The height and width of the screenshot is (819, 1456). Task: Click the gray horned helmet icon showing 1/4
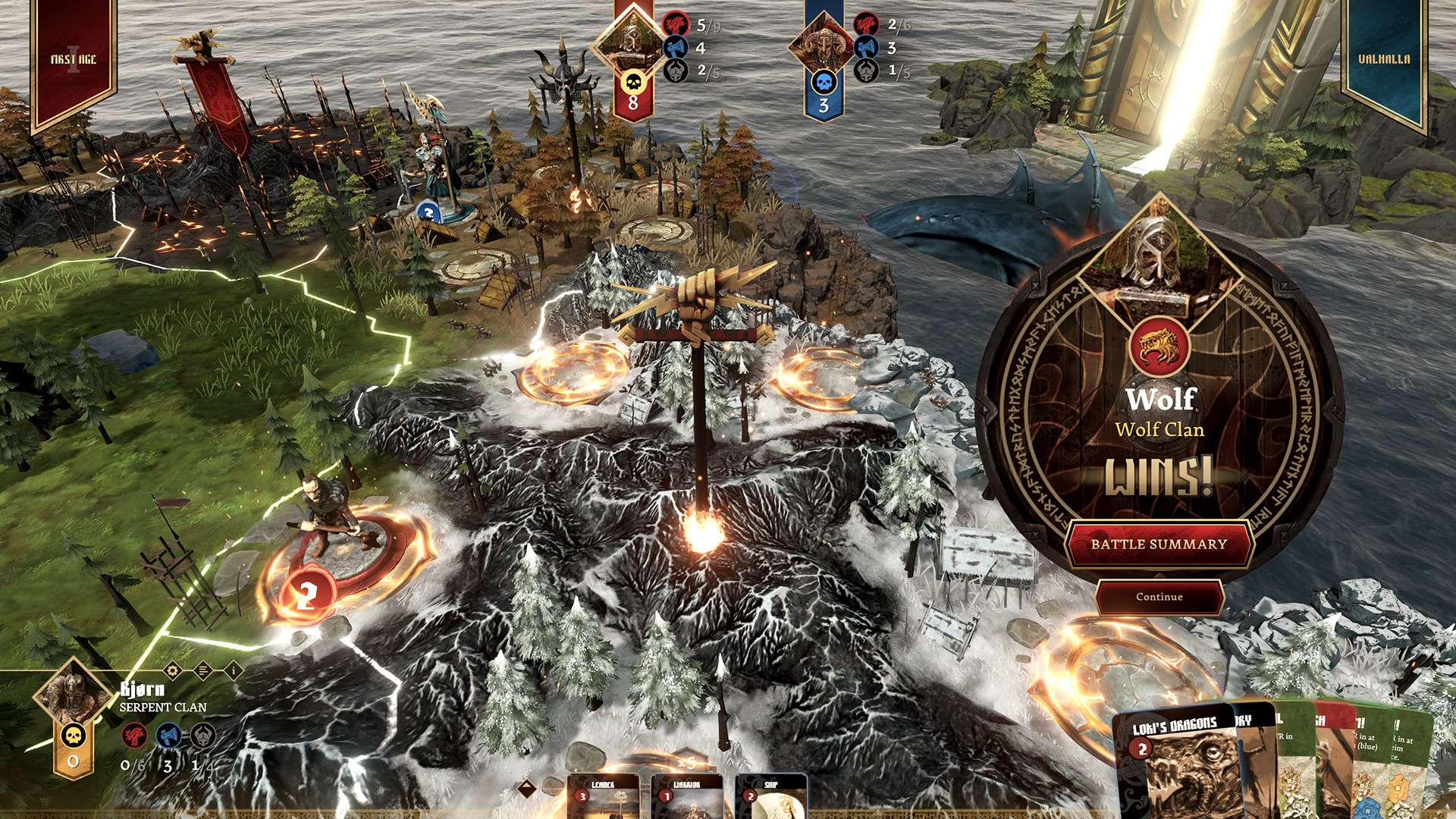point(202,736)
